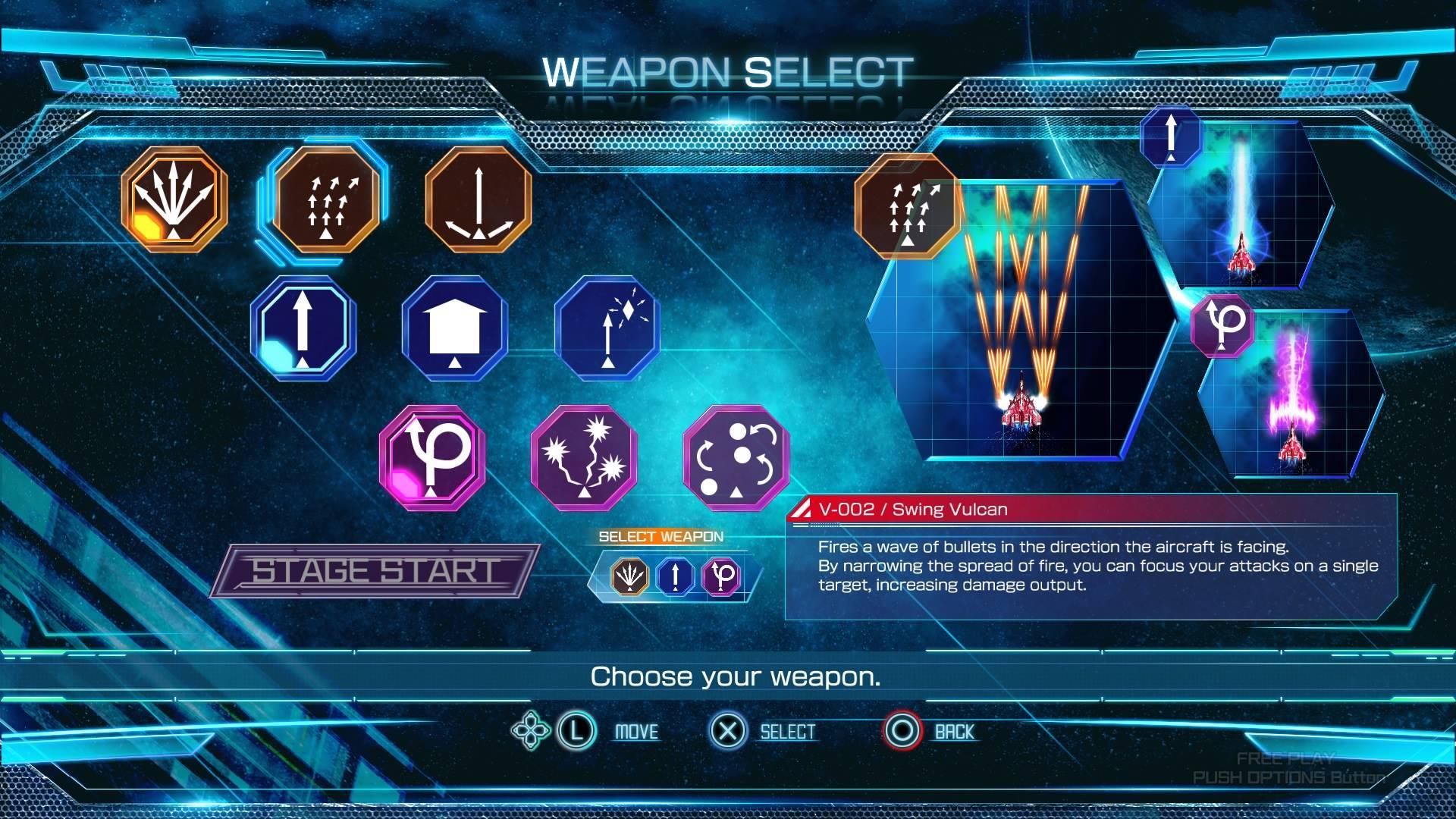Select the orange spread vulcan weapon icon
1456x819 pixels.
coord(174,199)
